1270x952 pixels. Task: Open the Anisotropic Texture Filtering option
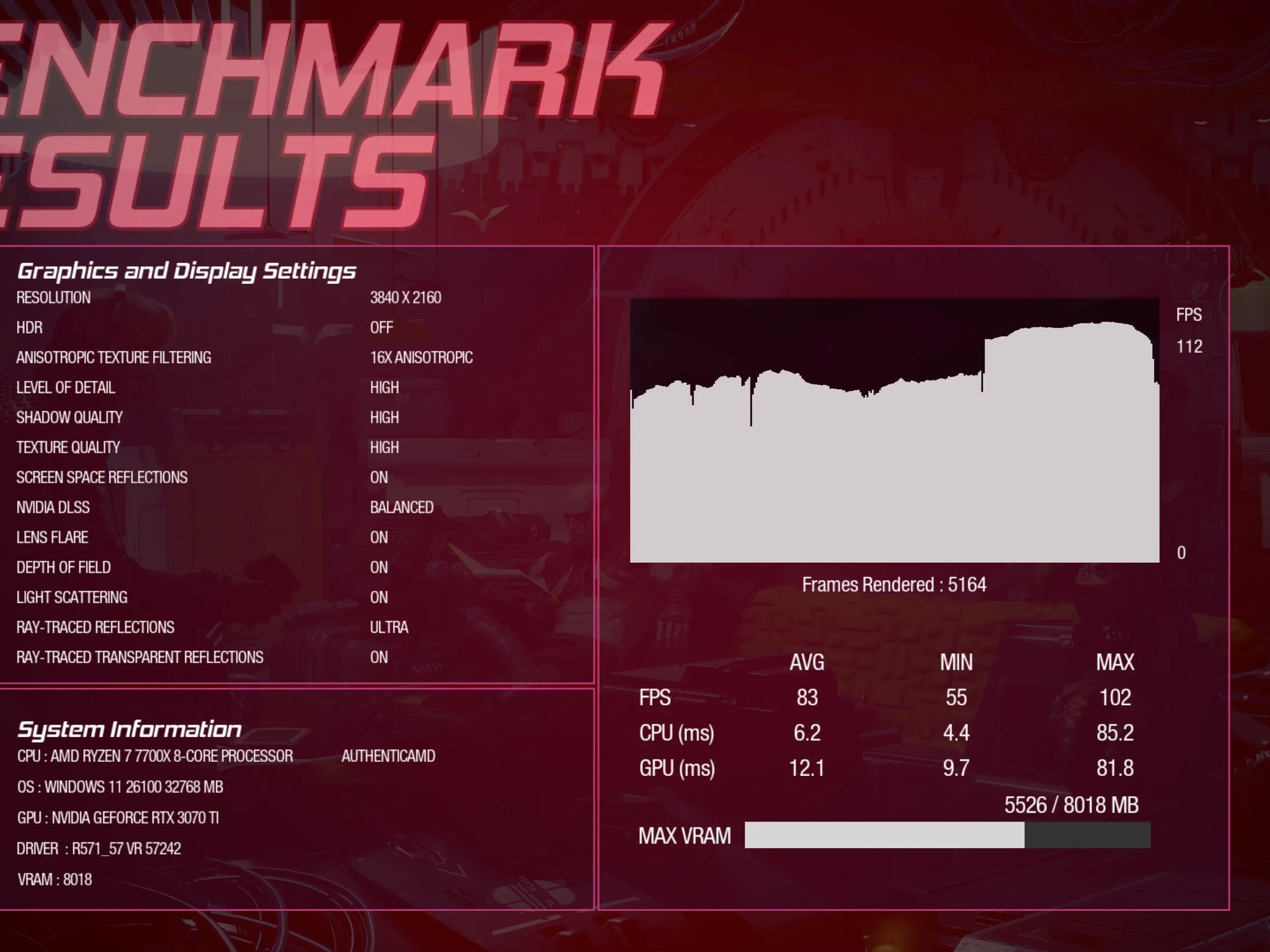pyautogui.click(x=420, y=357)
